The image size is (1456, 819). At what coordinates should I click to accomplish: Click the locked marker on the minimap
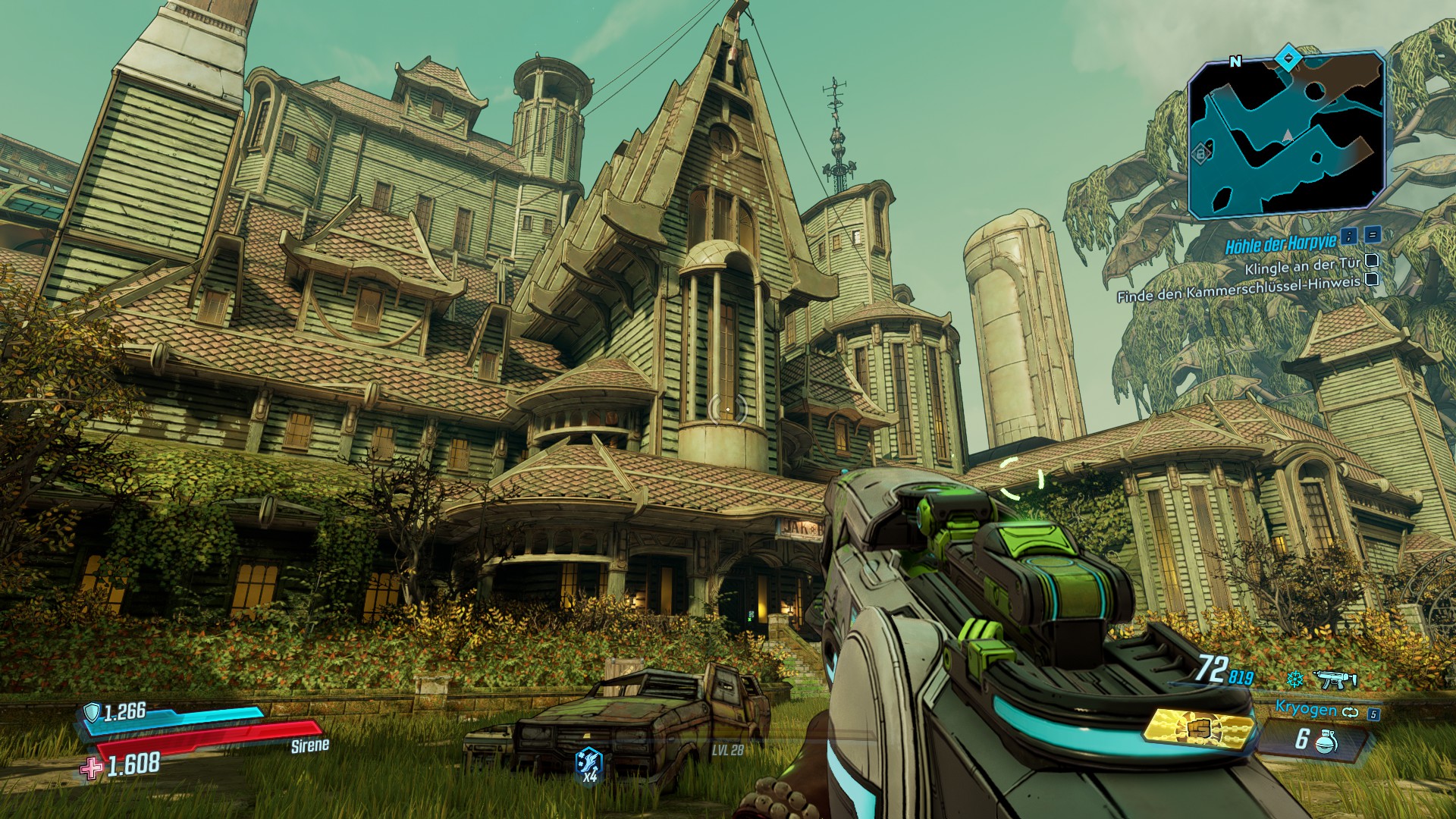tap(1200, 154)
